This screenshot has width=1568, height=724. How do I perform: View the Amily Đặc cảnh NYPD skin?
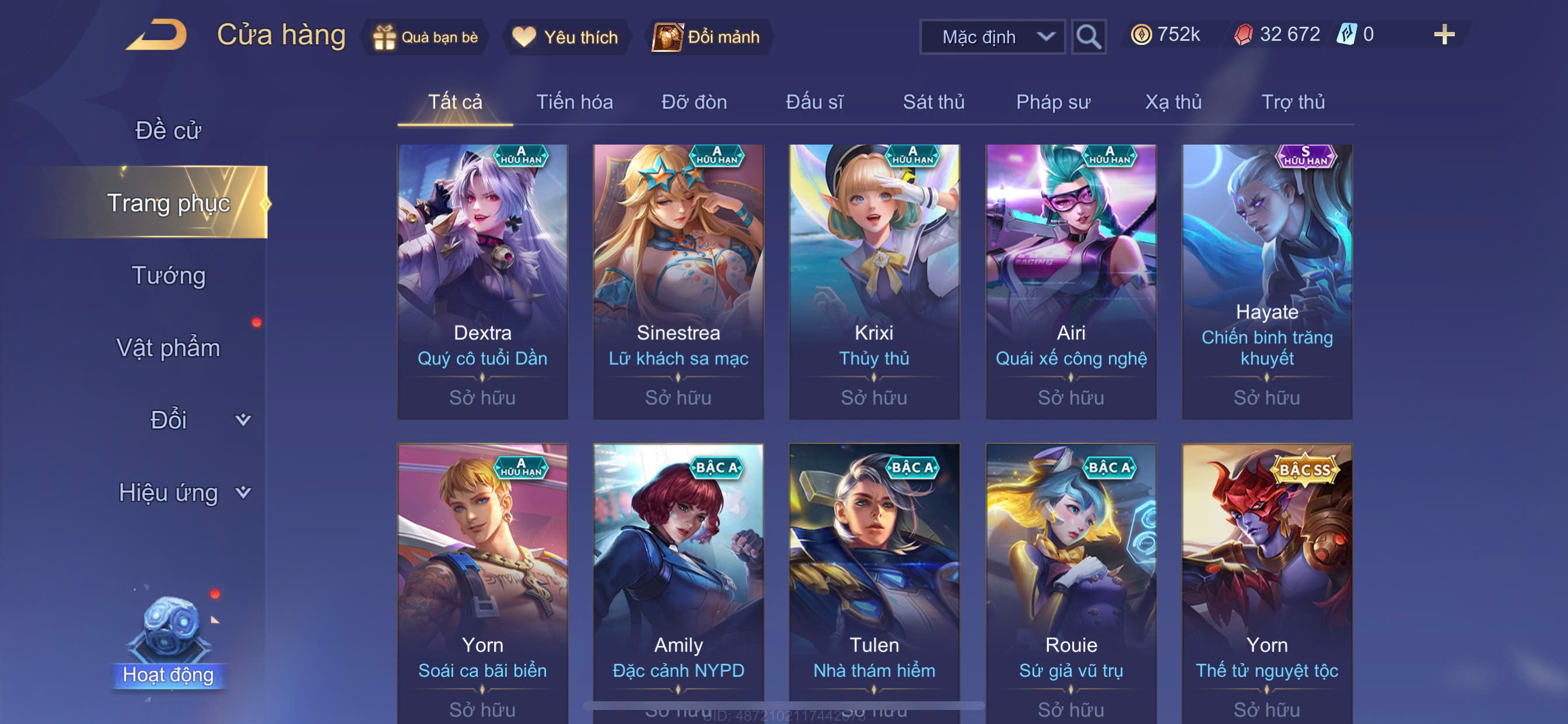point(678,578)
